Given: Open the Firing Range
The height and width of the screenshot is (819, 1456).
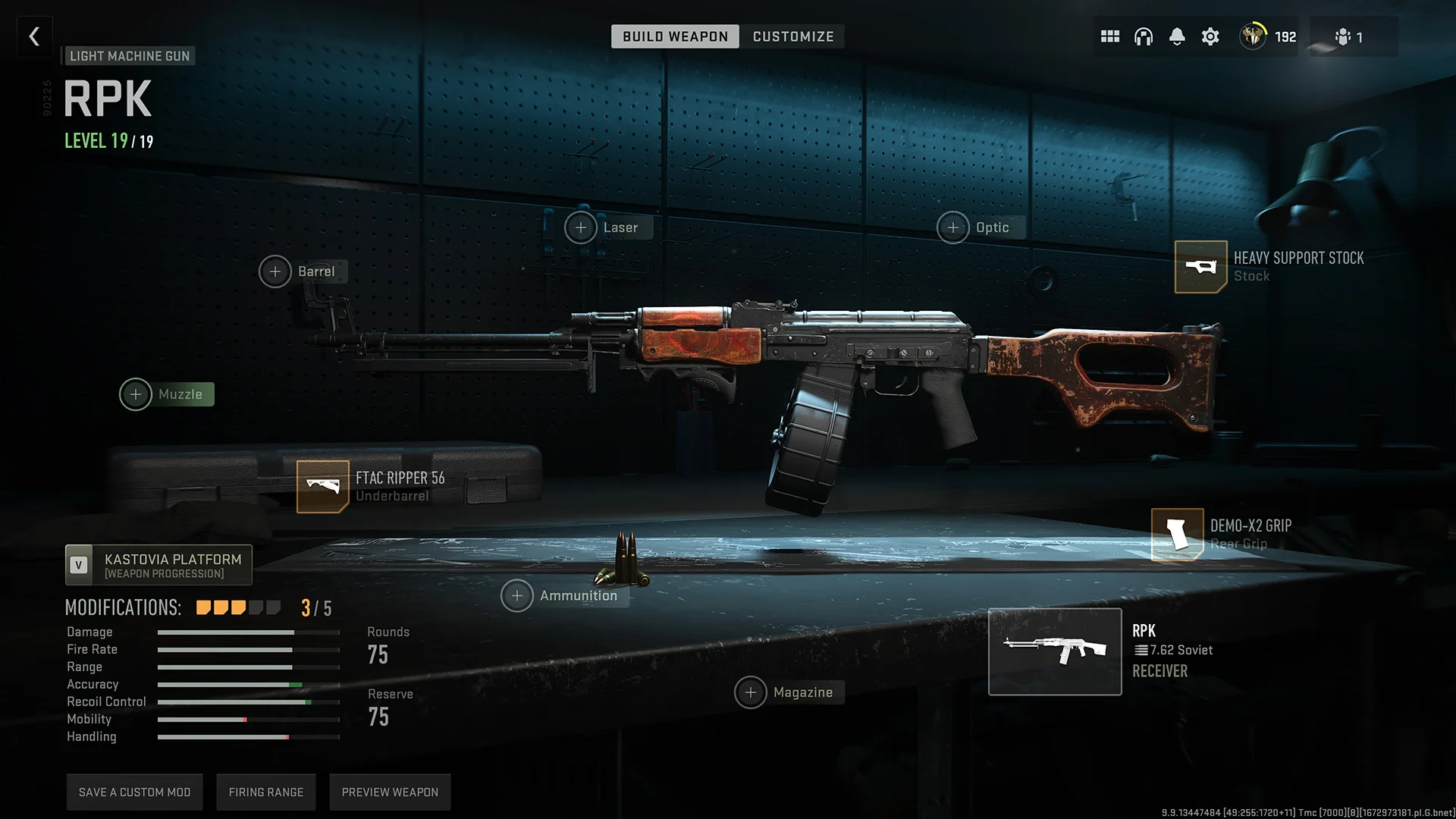Looking at the screenshot, I should tap(266, 791).
